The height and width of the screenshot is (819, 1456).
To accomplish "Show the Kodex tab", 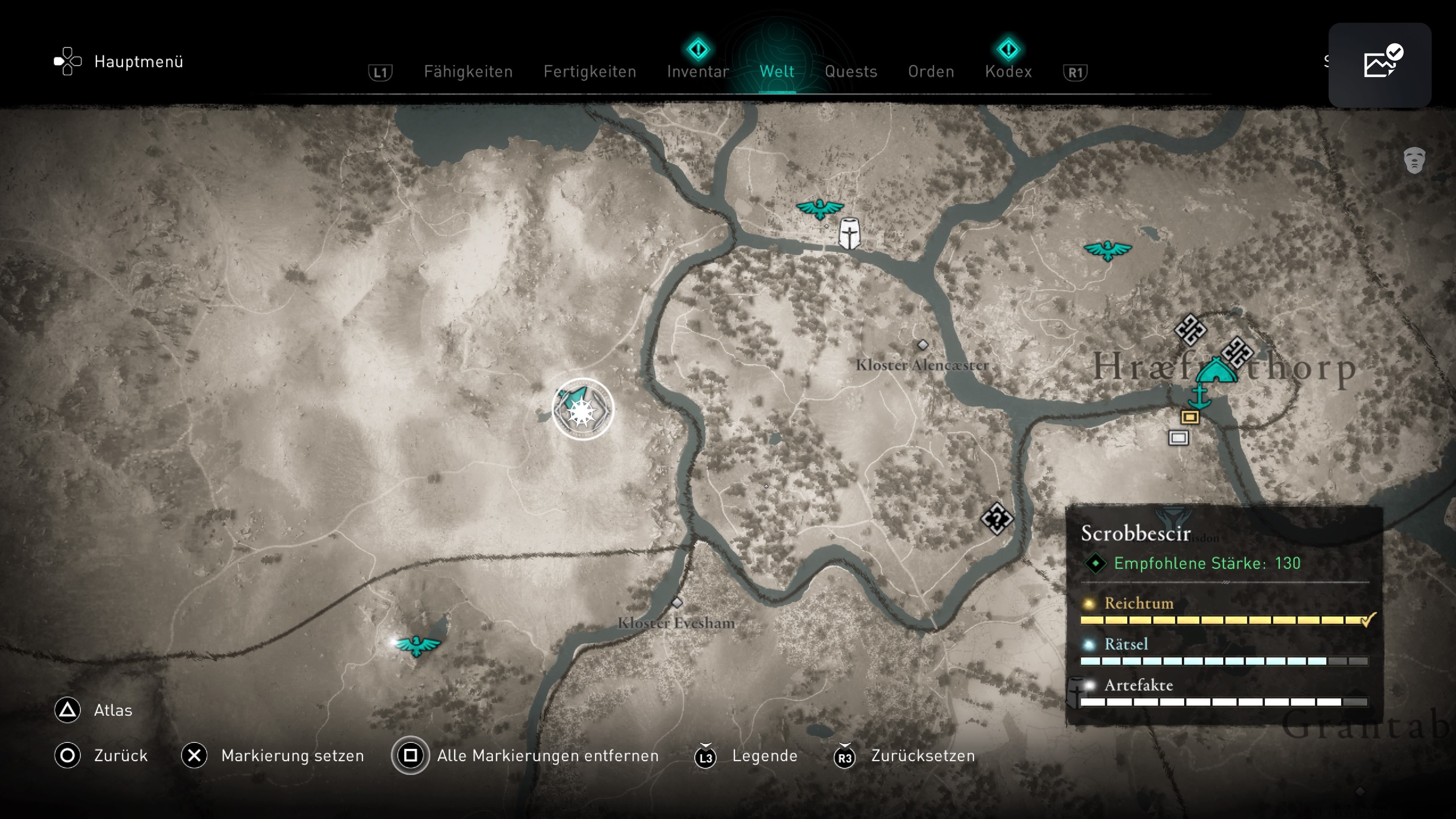I will coord(1008,72).
